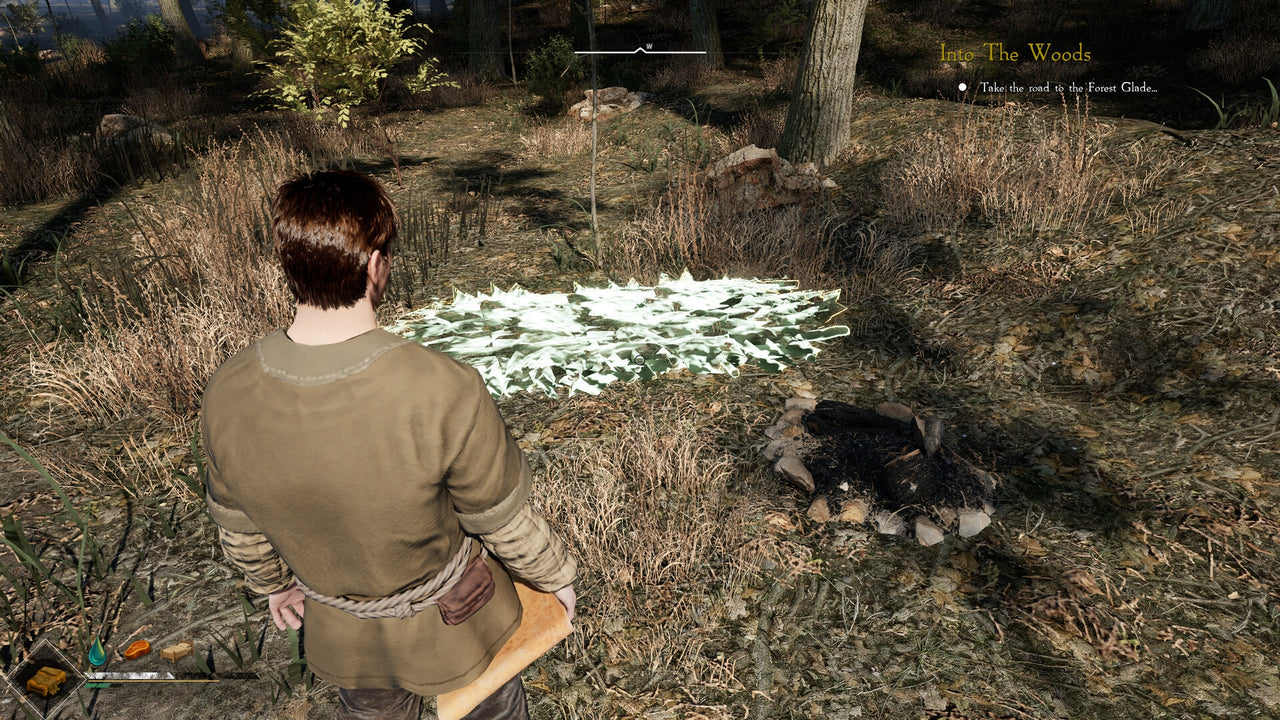The width and height of the screenshot is (1280, 720).
Task: Click the glowing highlighted plant pile
Action: pyautogui.click(x=640, y=330)
